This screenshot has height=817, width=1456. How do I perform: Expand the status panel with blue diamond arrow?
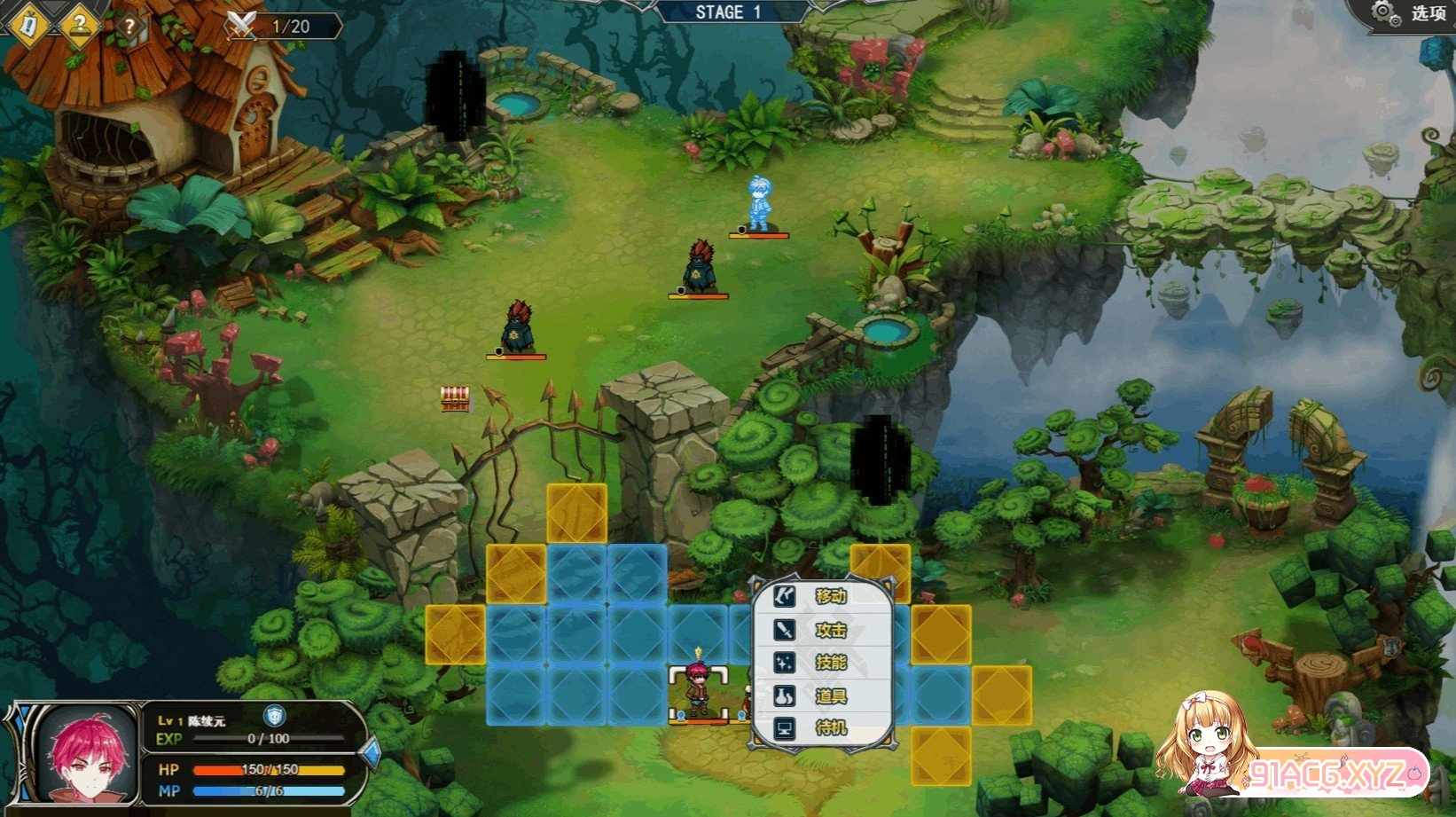[x=372, y=754]
